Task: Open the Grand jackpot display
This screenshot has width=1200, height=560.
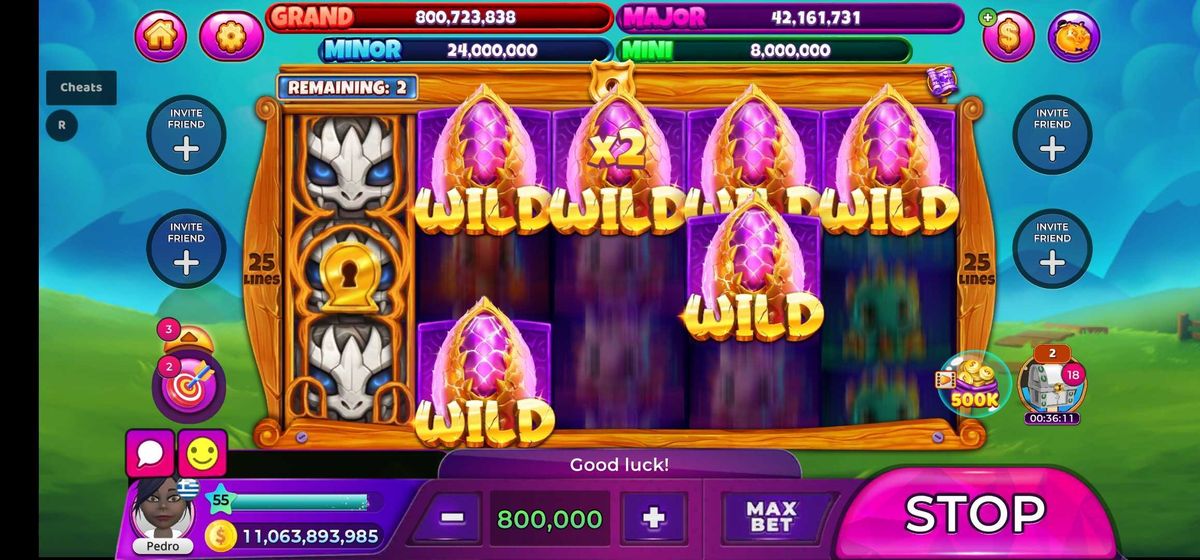Action: (x=438, y=17)
